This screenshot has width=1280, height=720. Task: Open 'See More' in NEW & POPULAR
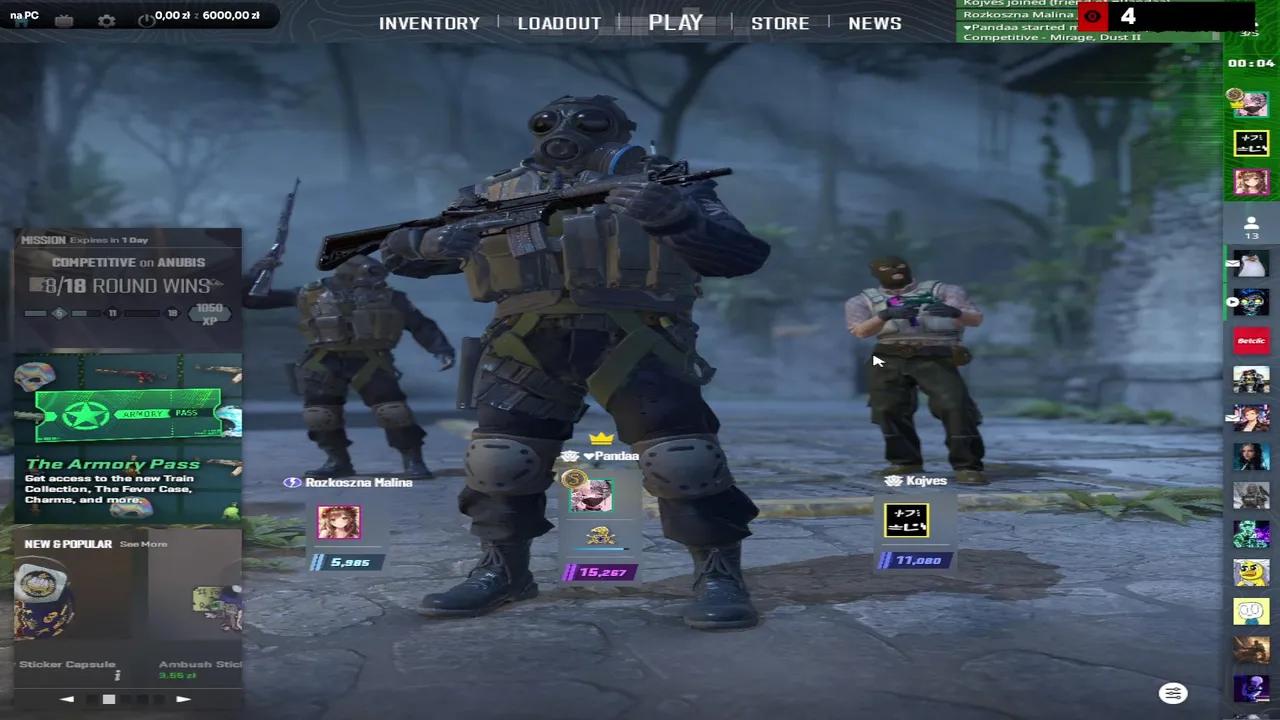tap(143, 543)
